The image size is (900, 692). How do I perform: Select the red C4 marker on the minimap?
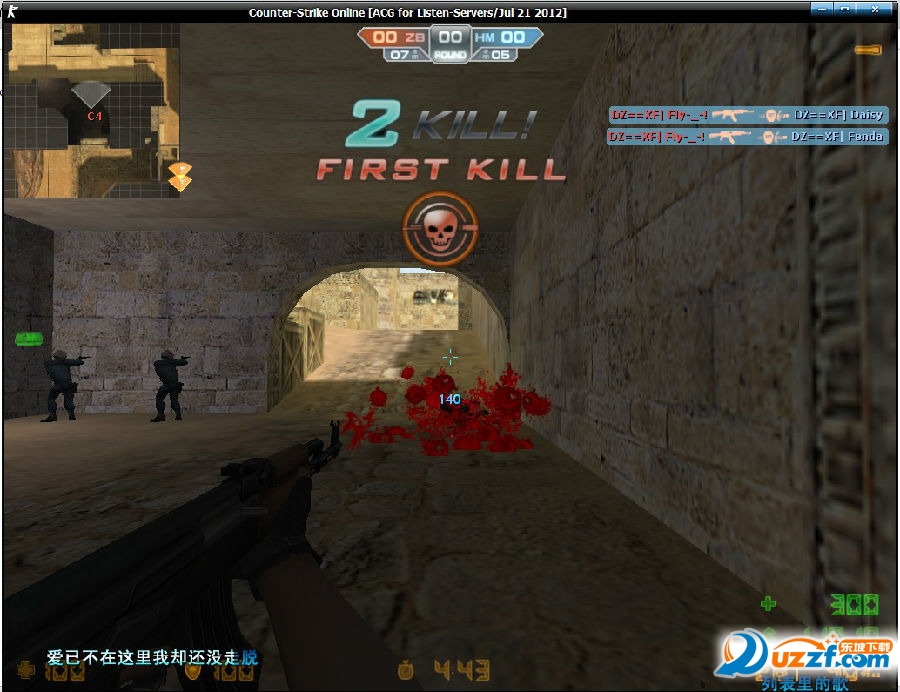(95, 116)
